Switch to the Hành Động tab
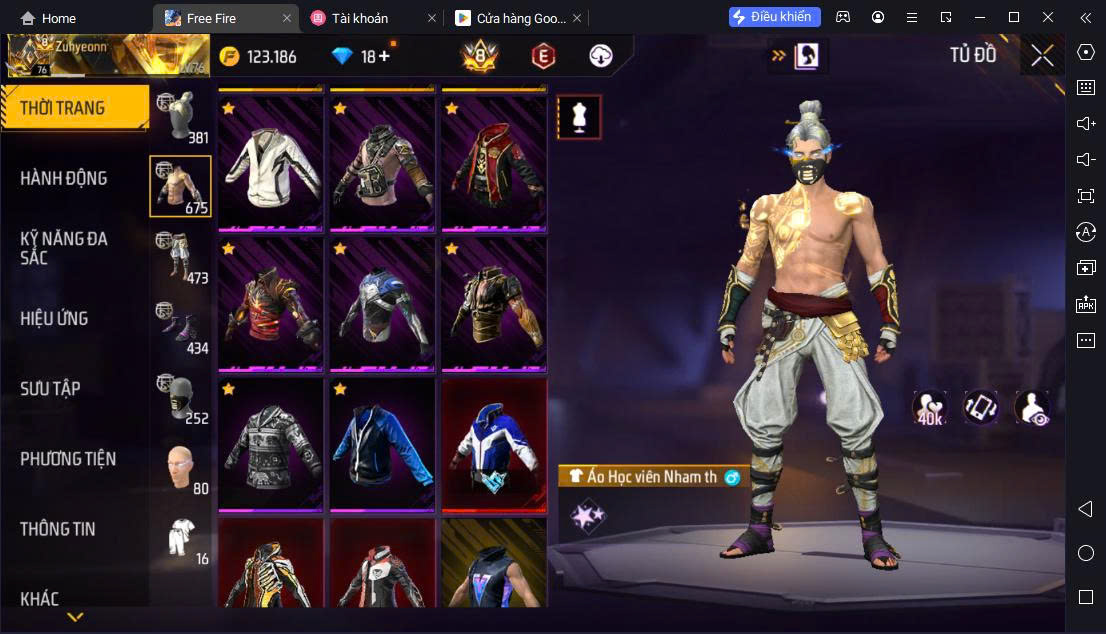1106x634 pixels. (x=64, y=178)
